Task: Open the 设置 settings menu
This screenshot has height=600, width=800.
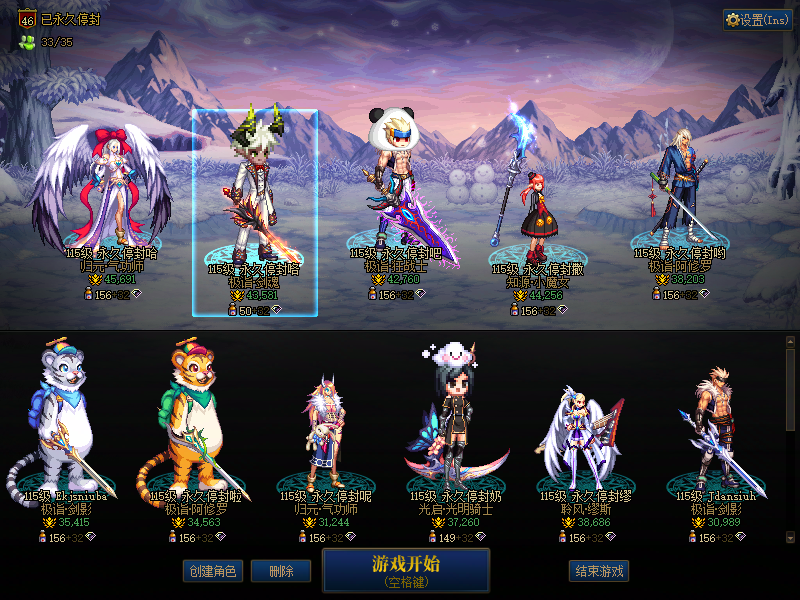Action: tap(757, 20)
